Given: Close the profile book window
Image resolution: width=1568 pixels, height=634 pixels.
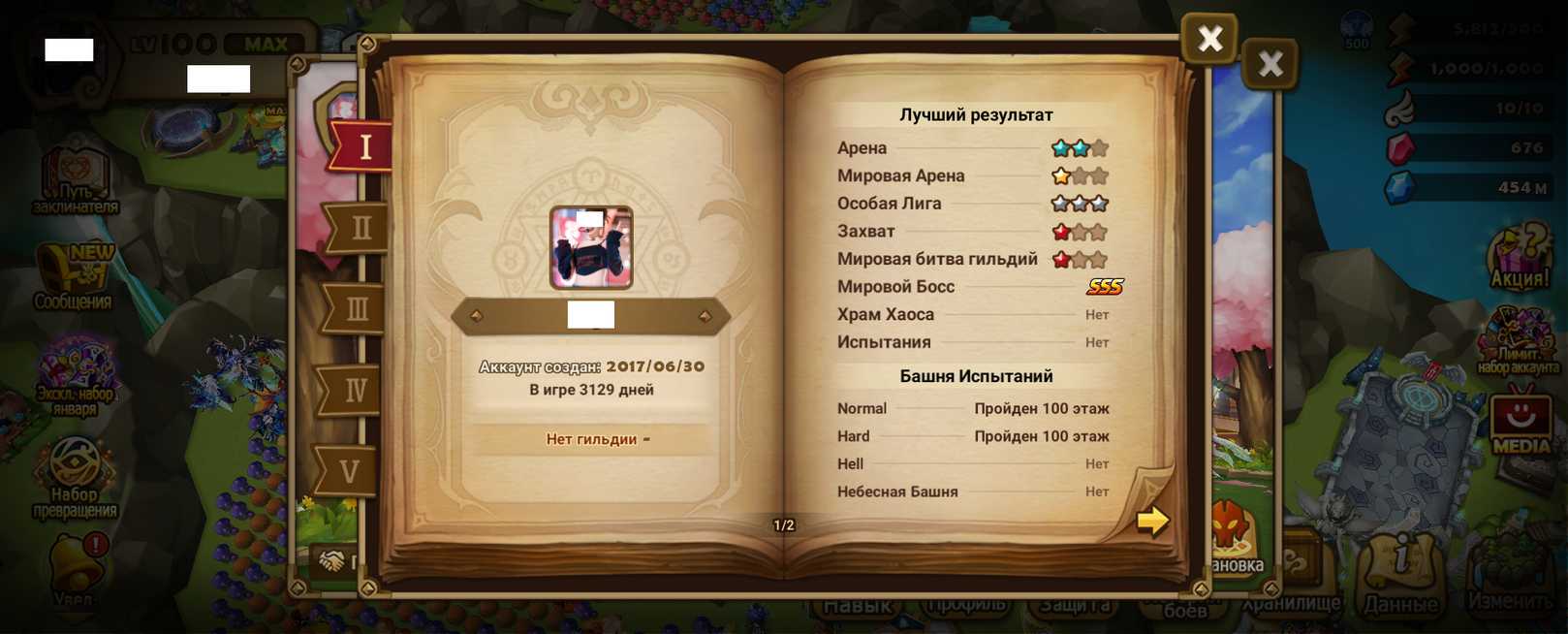Looking at the screenshot, I should 1208,39.
